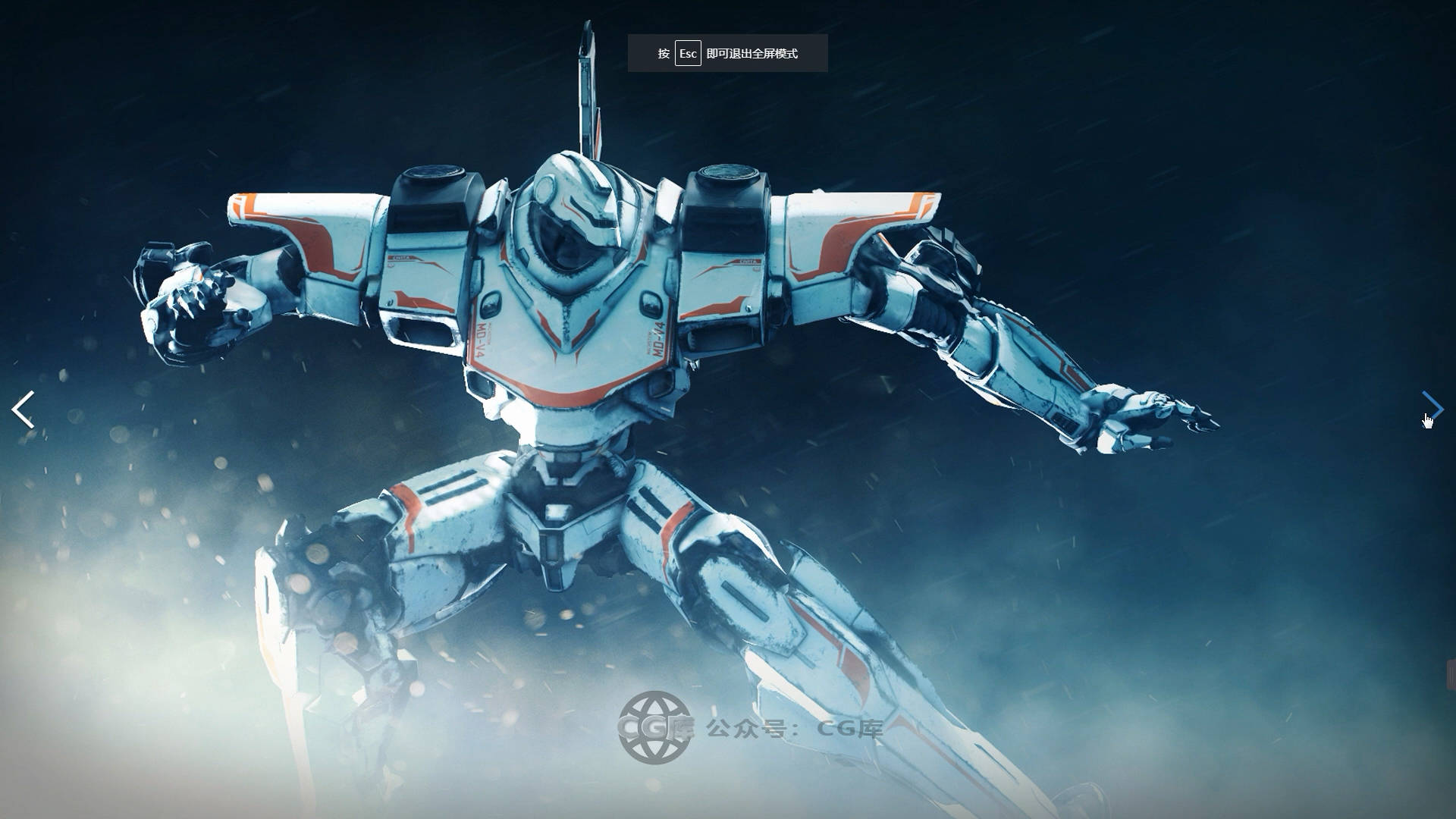Go to the previous image with left arrow
Screen dimensions: 1456x819
pyautogui.click(x=23, y=409)
